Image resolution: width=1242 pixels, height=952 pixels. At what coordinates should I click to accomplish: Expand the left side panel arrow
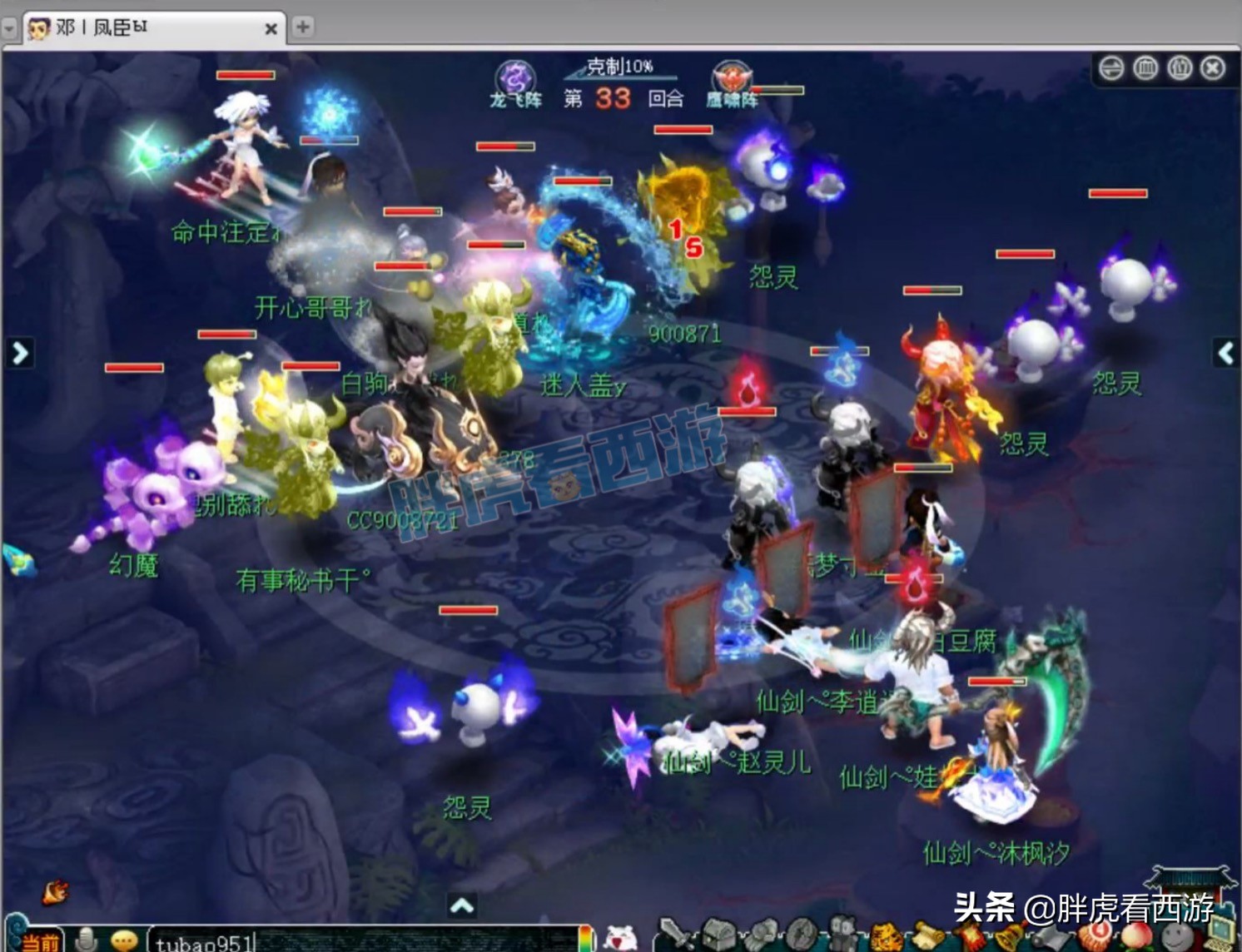pyautogui.click(x=20, y=353)
